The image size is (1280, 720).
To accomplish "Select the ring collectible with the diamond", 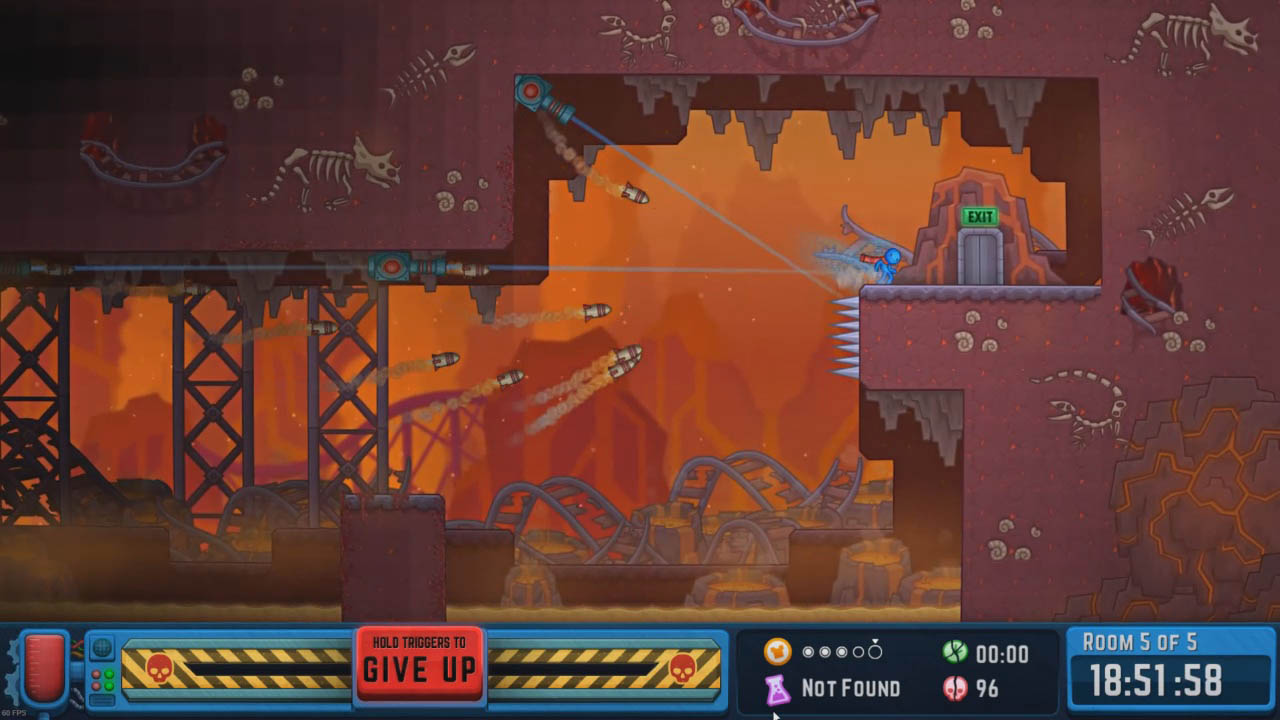I will coord(875,651).
